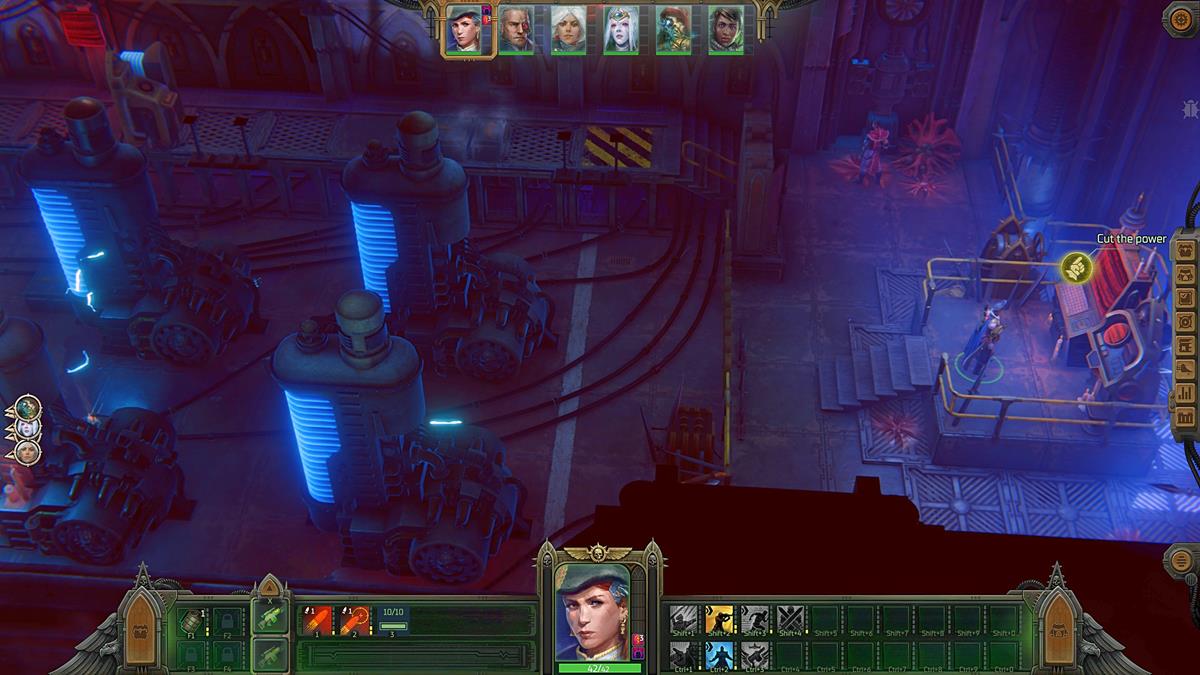Activate the crossed-swords Shift+4 ability
Viewport: 1200px width, 675px height.
click(x=791, y=621)
